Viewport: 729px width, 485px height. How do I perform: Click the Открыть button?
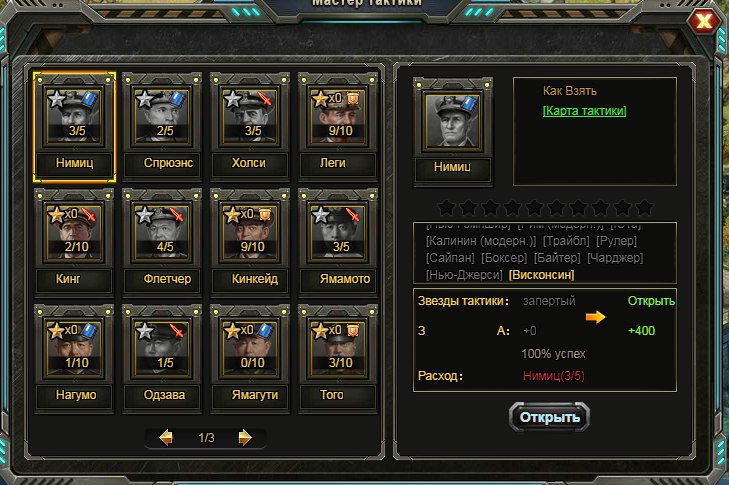tap(549, 416)
